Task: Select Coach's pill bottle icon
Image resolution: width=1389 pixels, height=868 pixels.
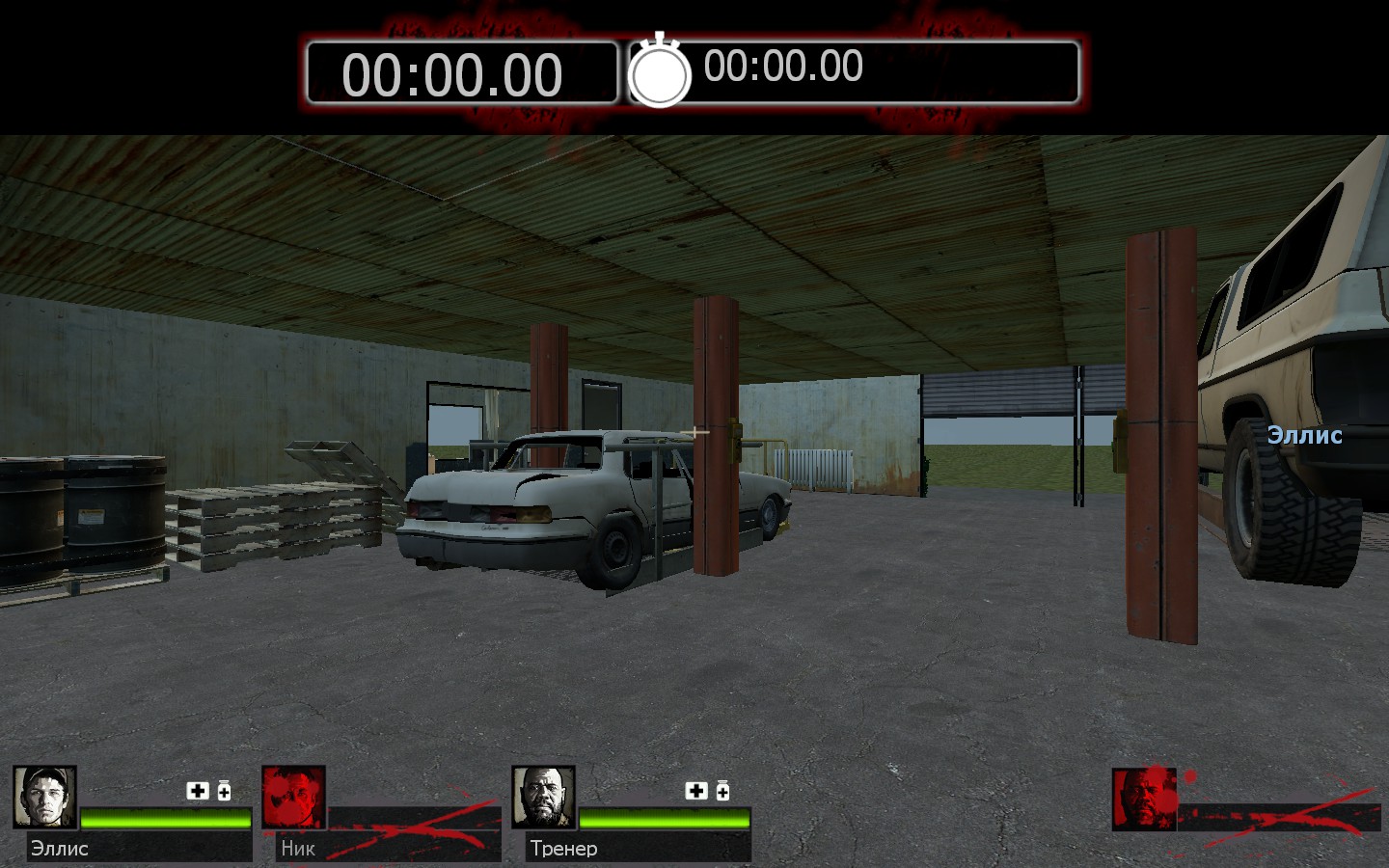Action: (x=722, y=791)
